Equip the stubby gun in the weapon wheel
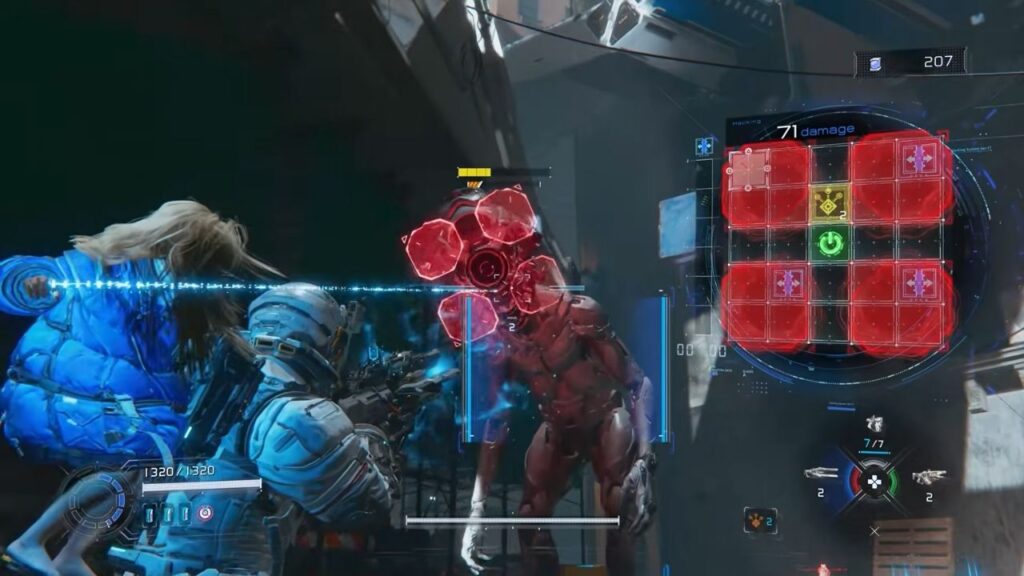 (x=928, y=476)
